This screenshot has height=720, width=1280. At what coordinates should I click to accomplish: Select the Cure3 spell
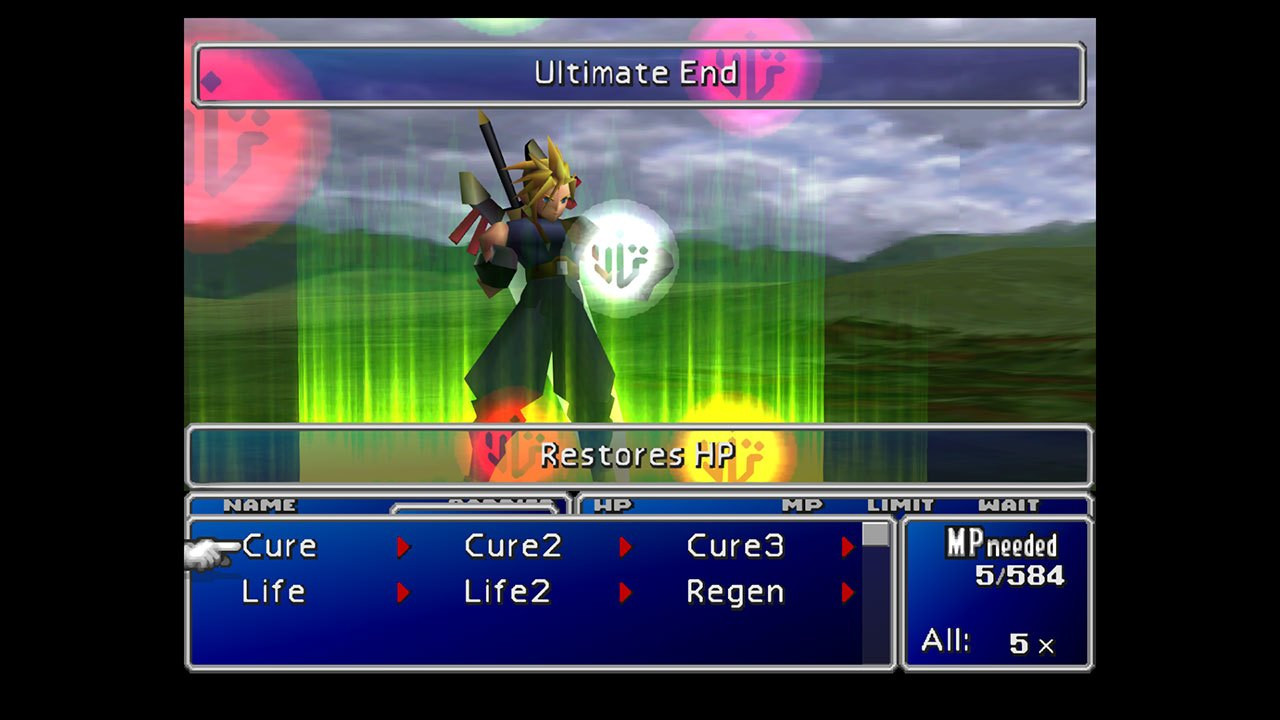[x=735, y=546]
